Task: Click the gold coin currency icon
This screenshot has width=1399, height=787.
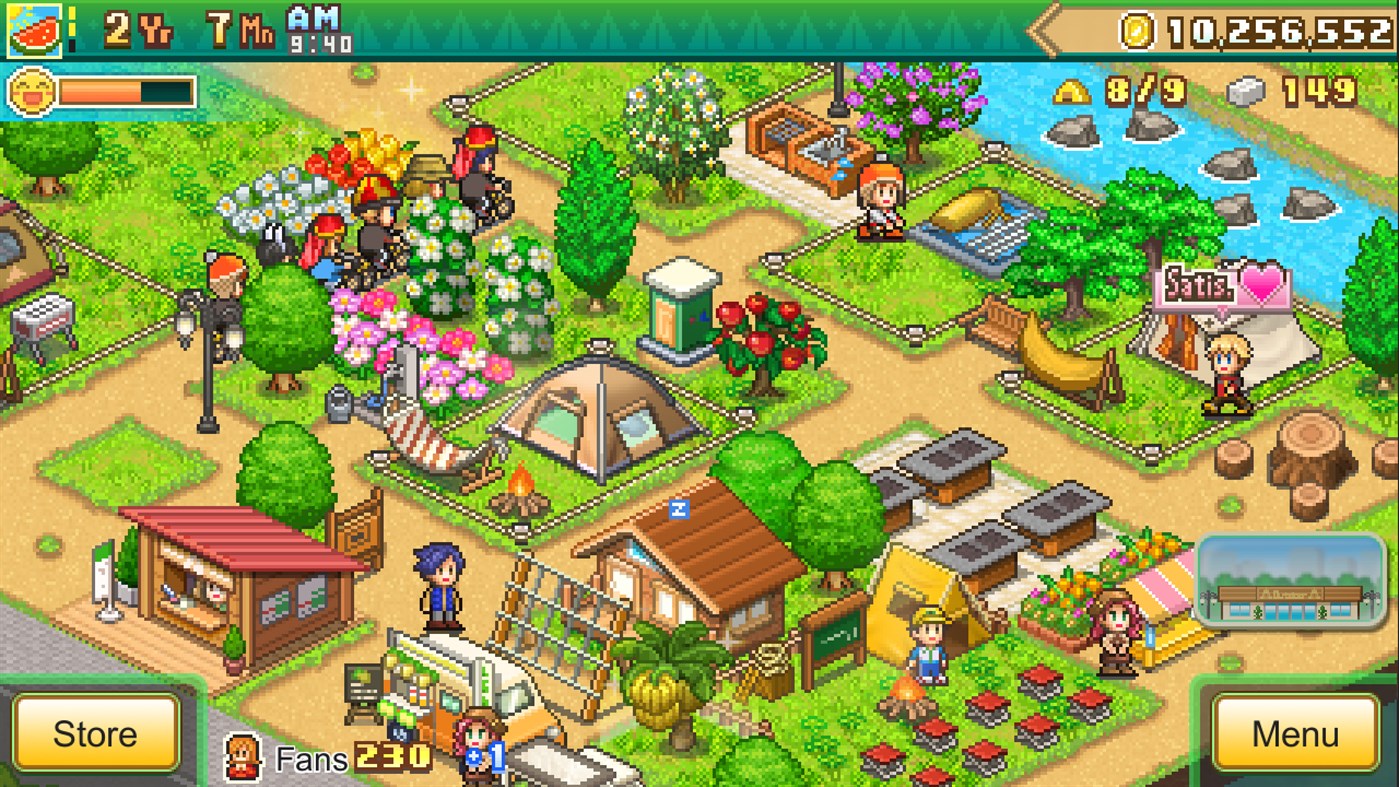Action: (1136, 30)
